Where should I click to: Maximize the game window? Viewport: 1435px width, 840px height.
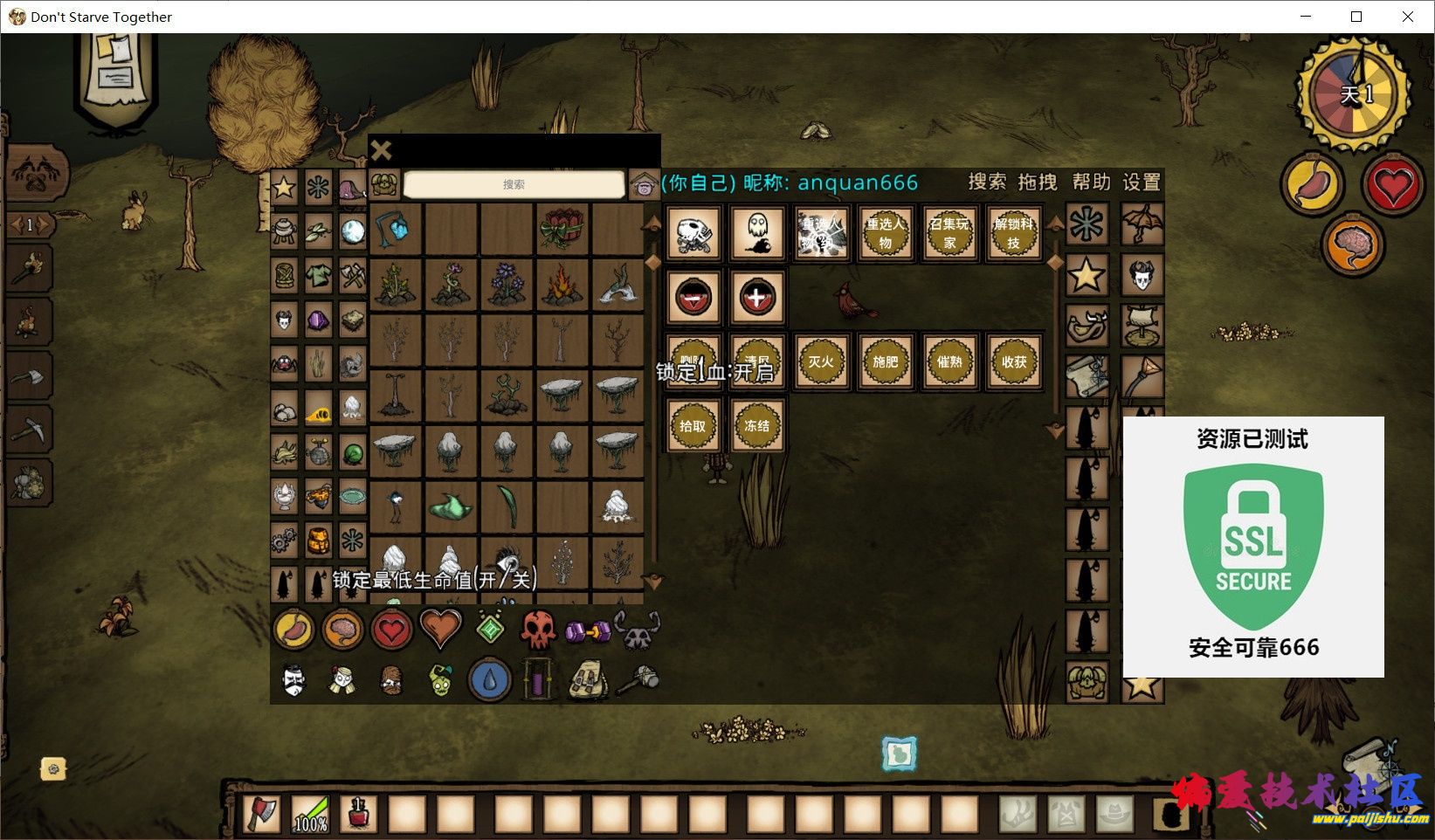(x=1356, y=17)
